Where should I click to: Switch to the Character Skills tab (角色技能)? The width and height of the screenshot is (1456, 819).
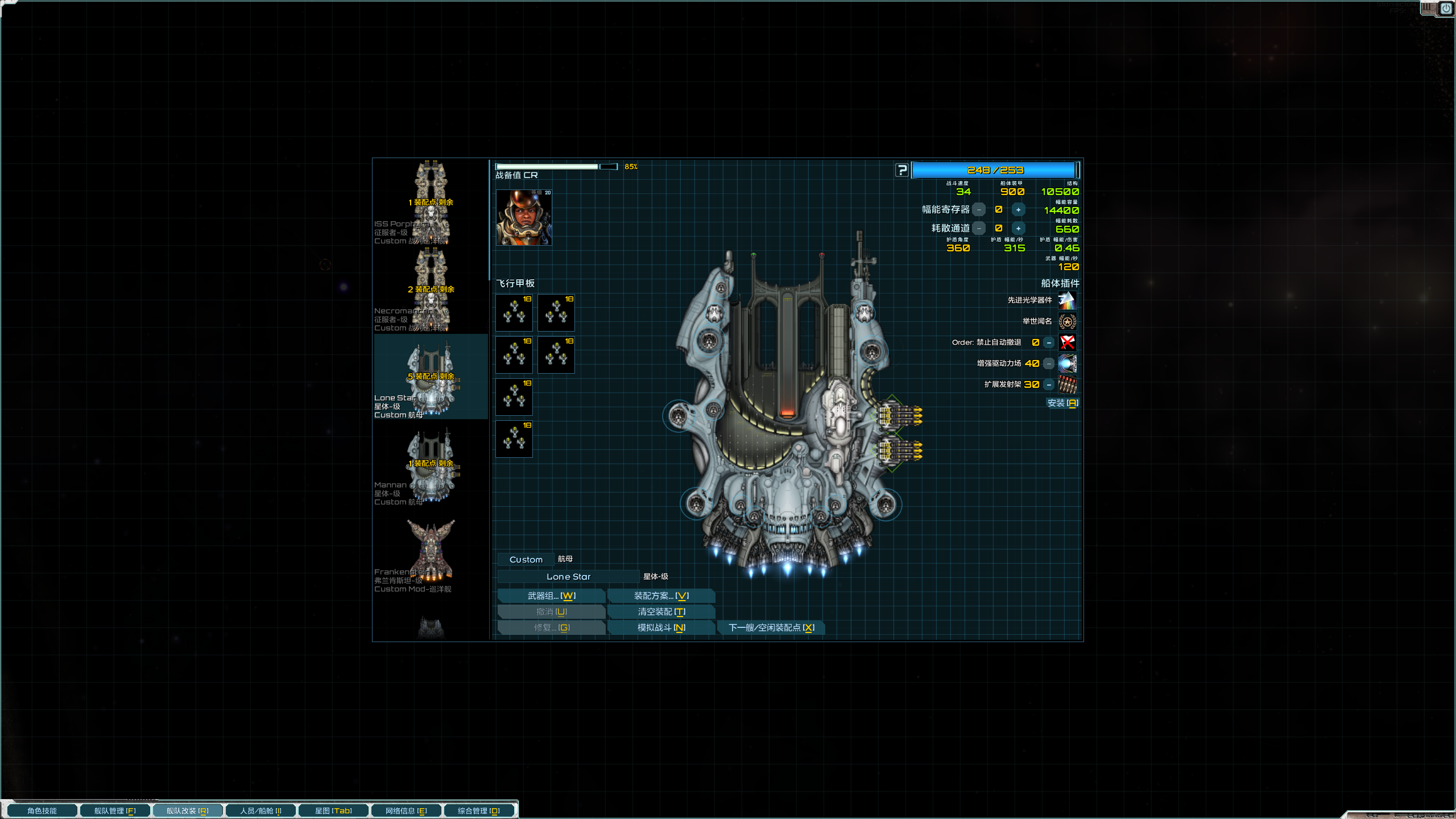[42, 810]
